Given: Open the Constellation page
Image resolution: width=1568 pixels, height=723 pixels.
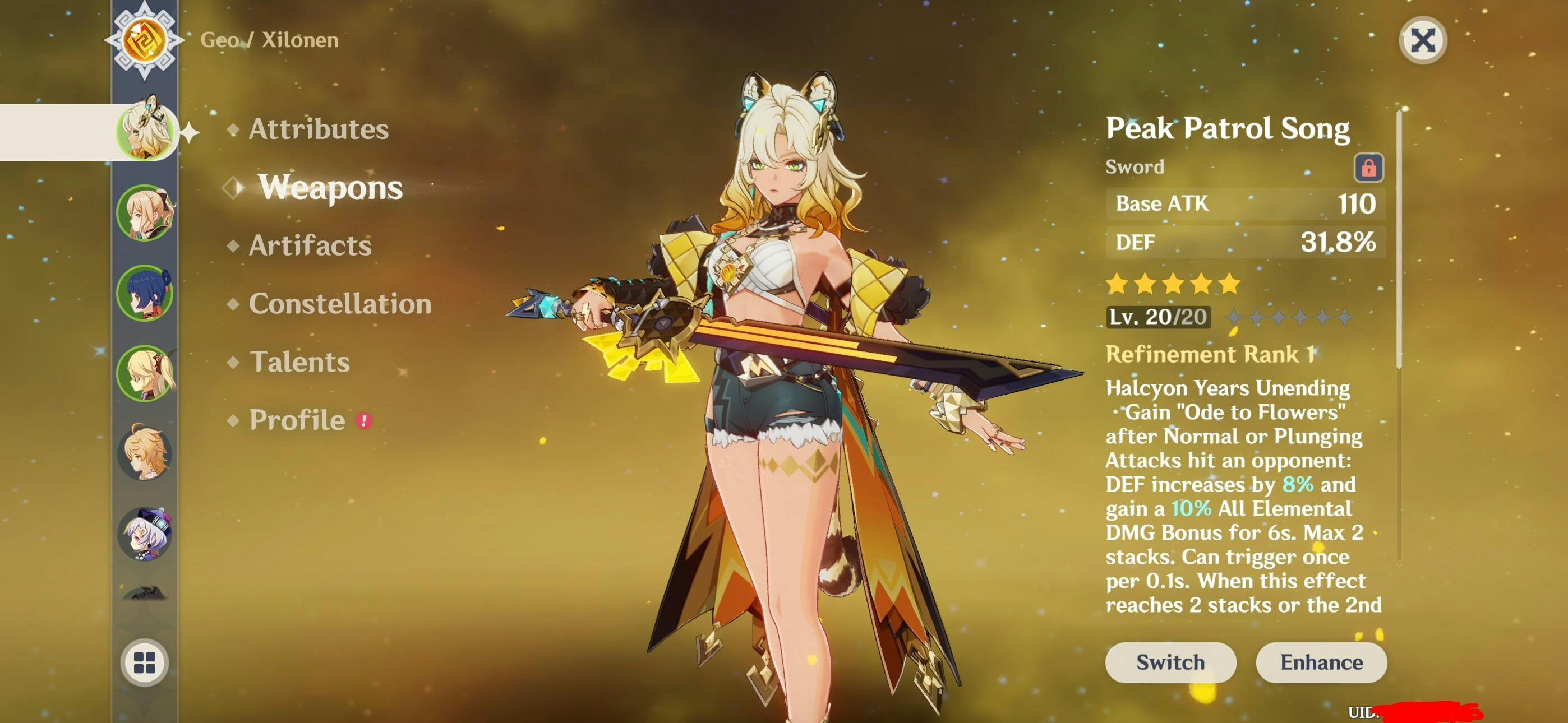Looking at the screenshot, I should pos(340,304).
